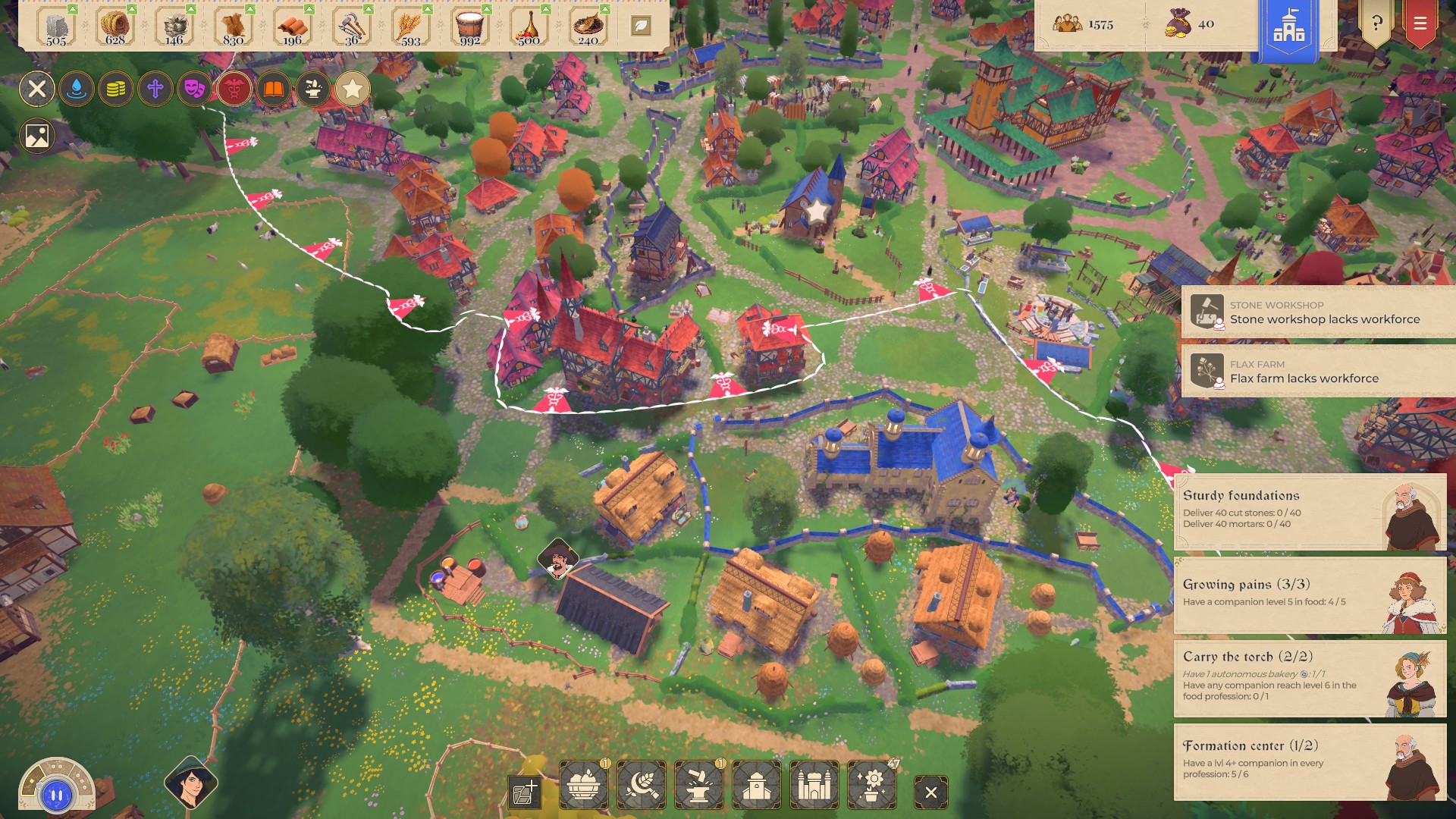Show the orange book education overlay
This screenshot has height=819, width=1456.
[273, 89]
